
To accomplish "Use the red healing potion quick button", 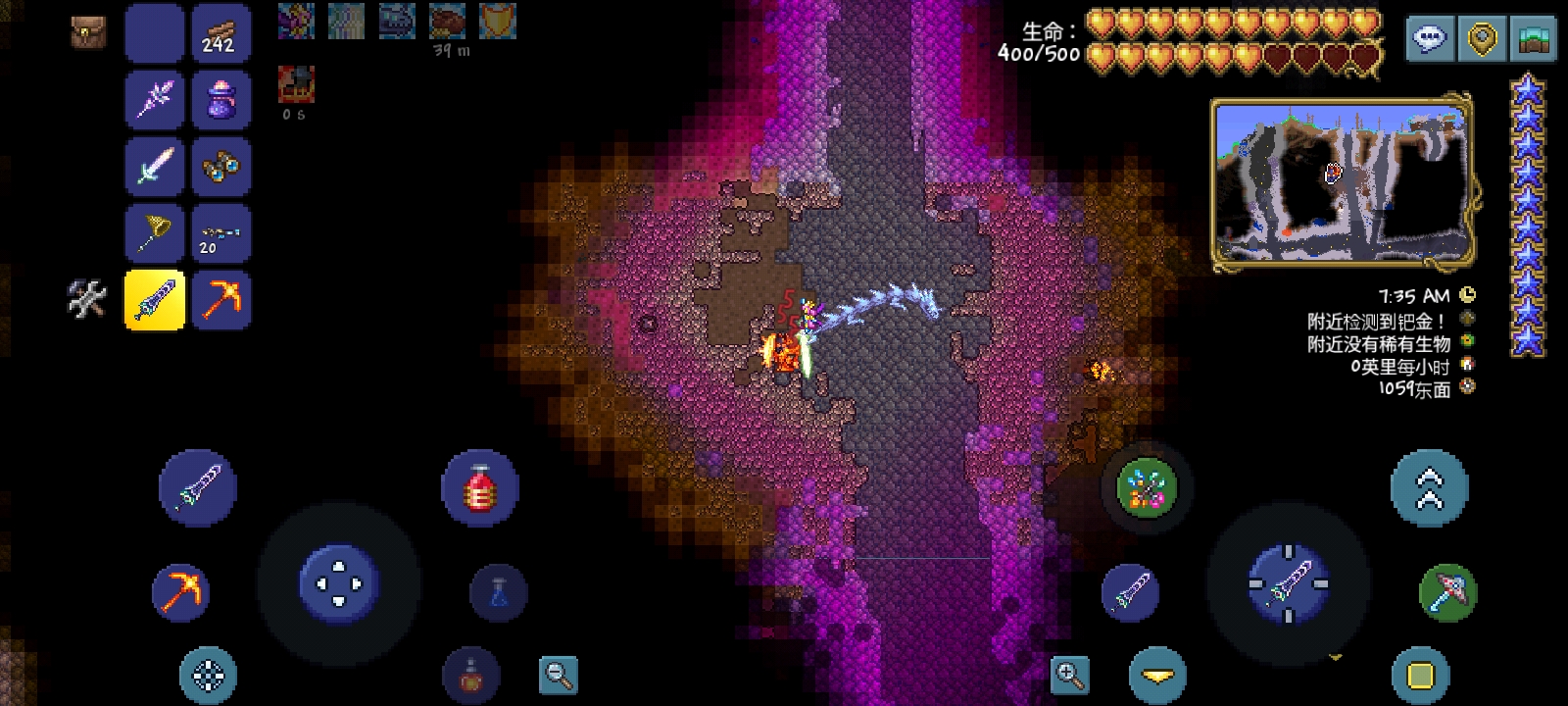I will (x=479, y=487).
